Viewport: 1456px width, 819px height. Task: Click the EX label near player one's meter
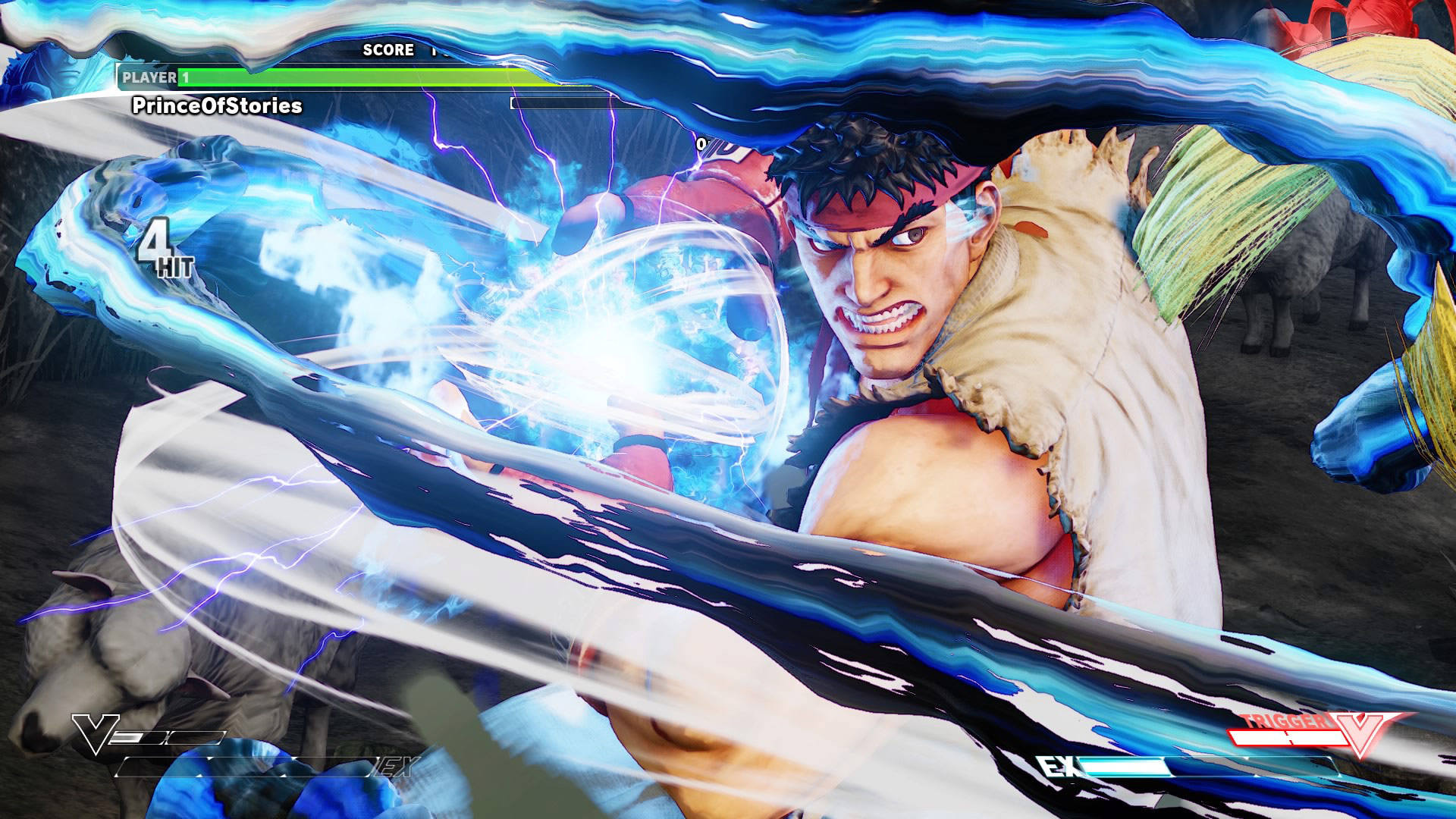click(396, 768)
